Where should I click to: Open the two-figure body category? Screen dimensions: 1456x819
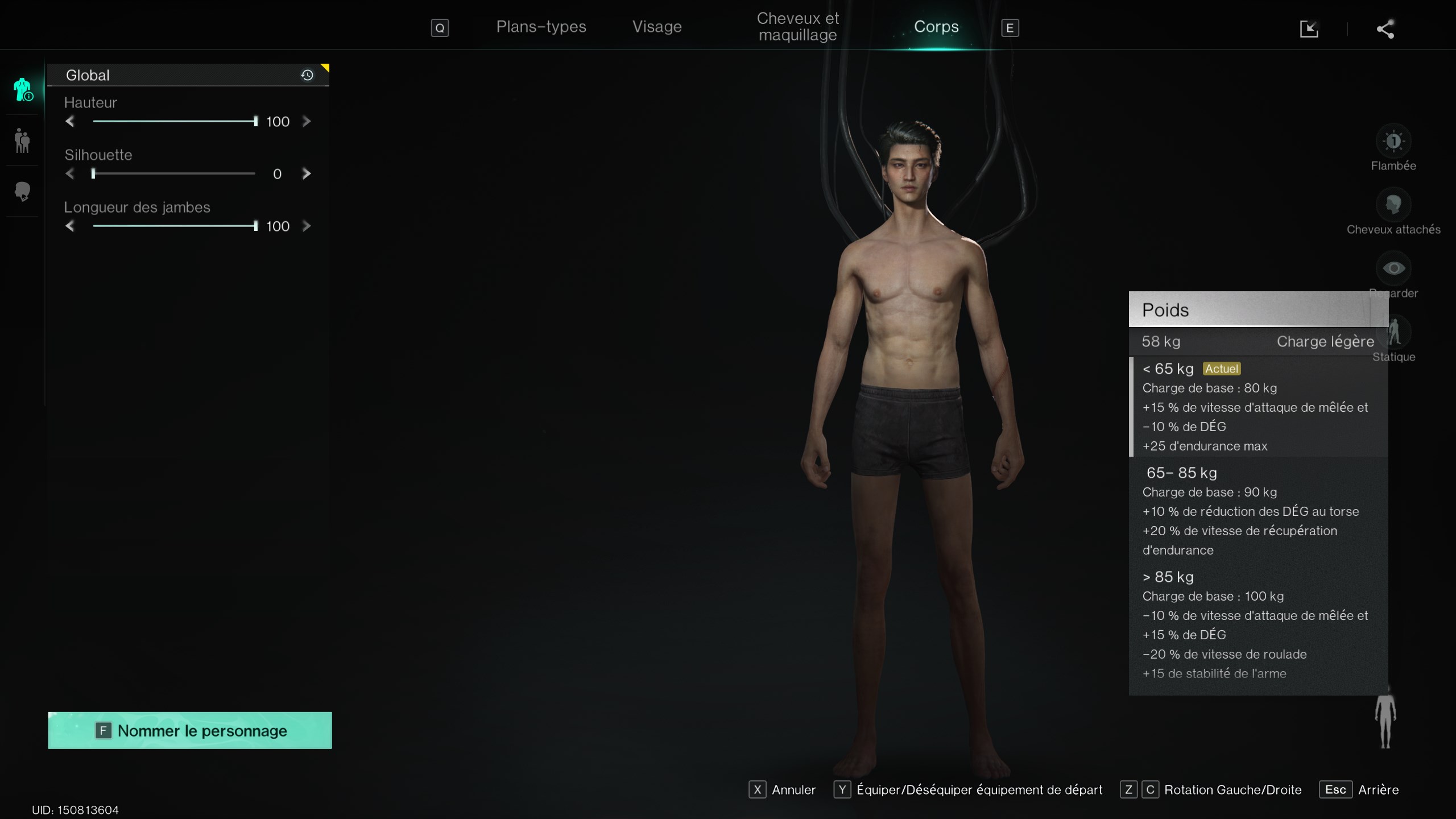tap(22, 140)
